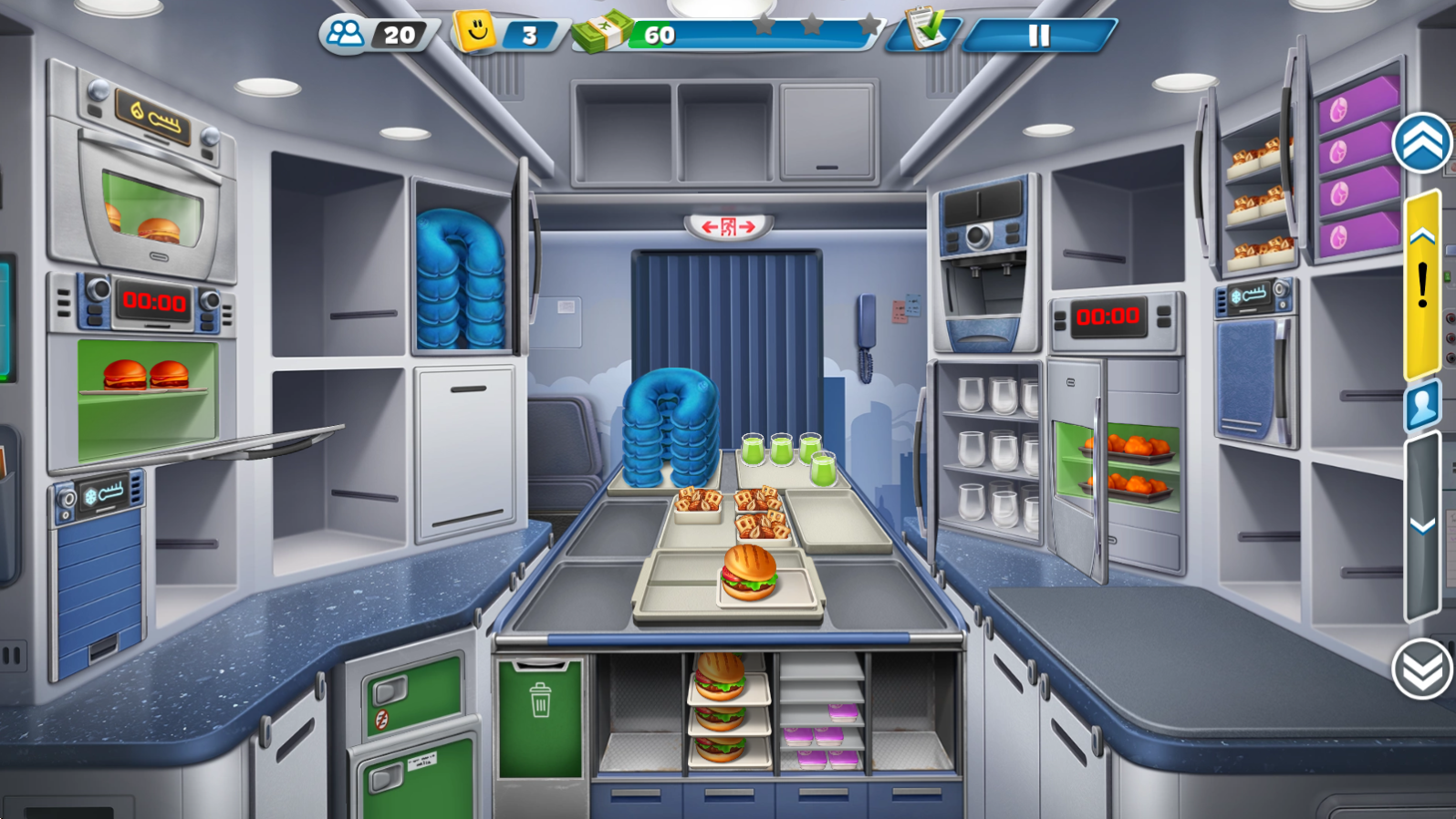Click the double up-arrow cabin button
The height and width of the screenshot is (819, 1456).
[1421, 143]
